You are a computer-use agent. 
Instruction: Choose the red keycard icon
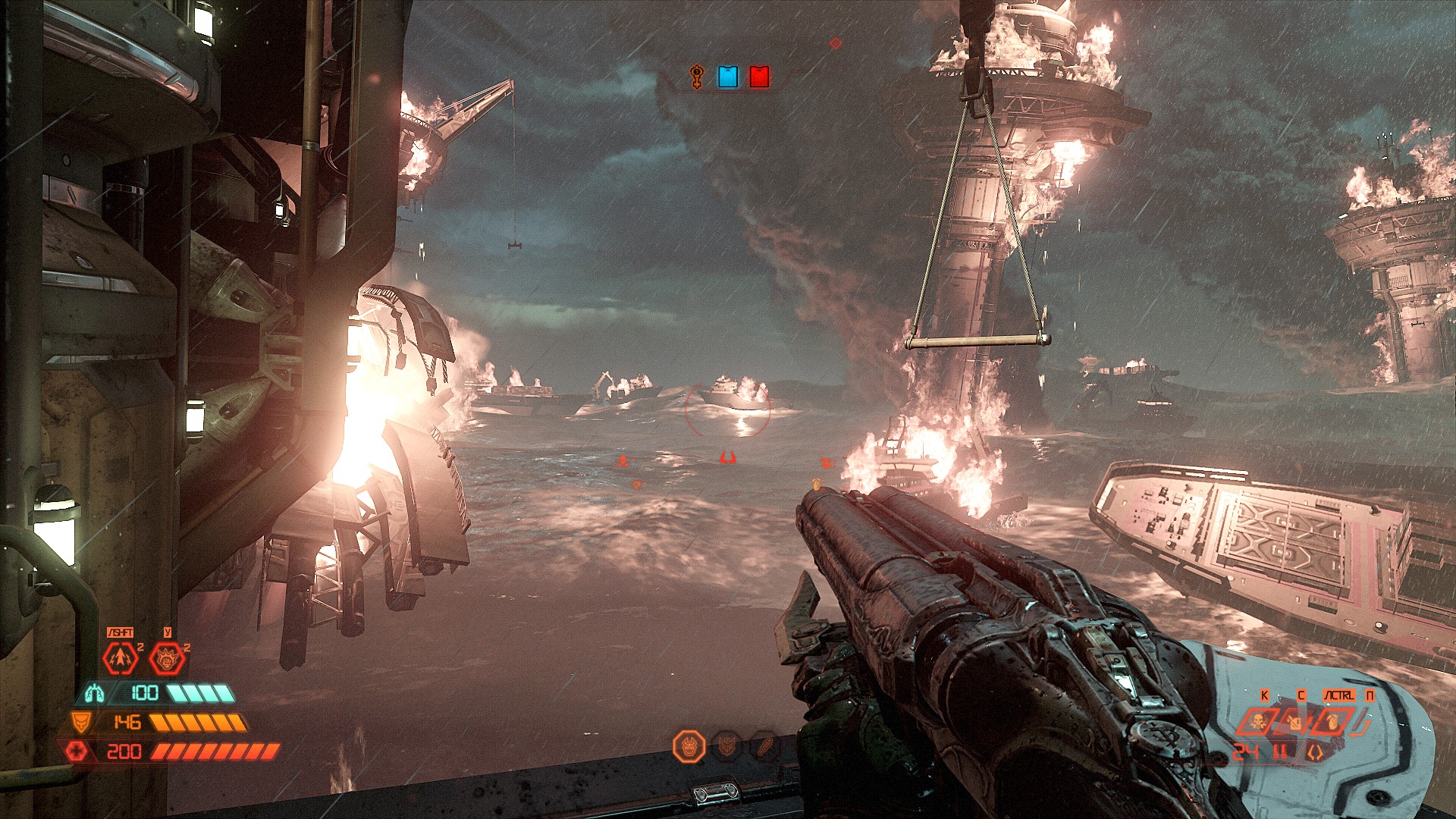[x=759, y=77]
